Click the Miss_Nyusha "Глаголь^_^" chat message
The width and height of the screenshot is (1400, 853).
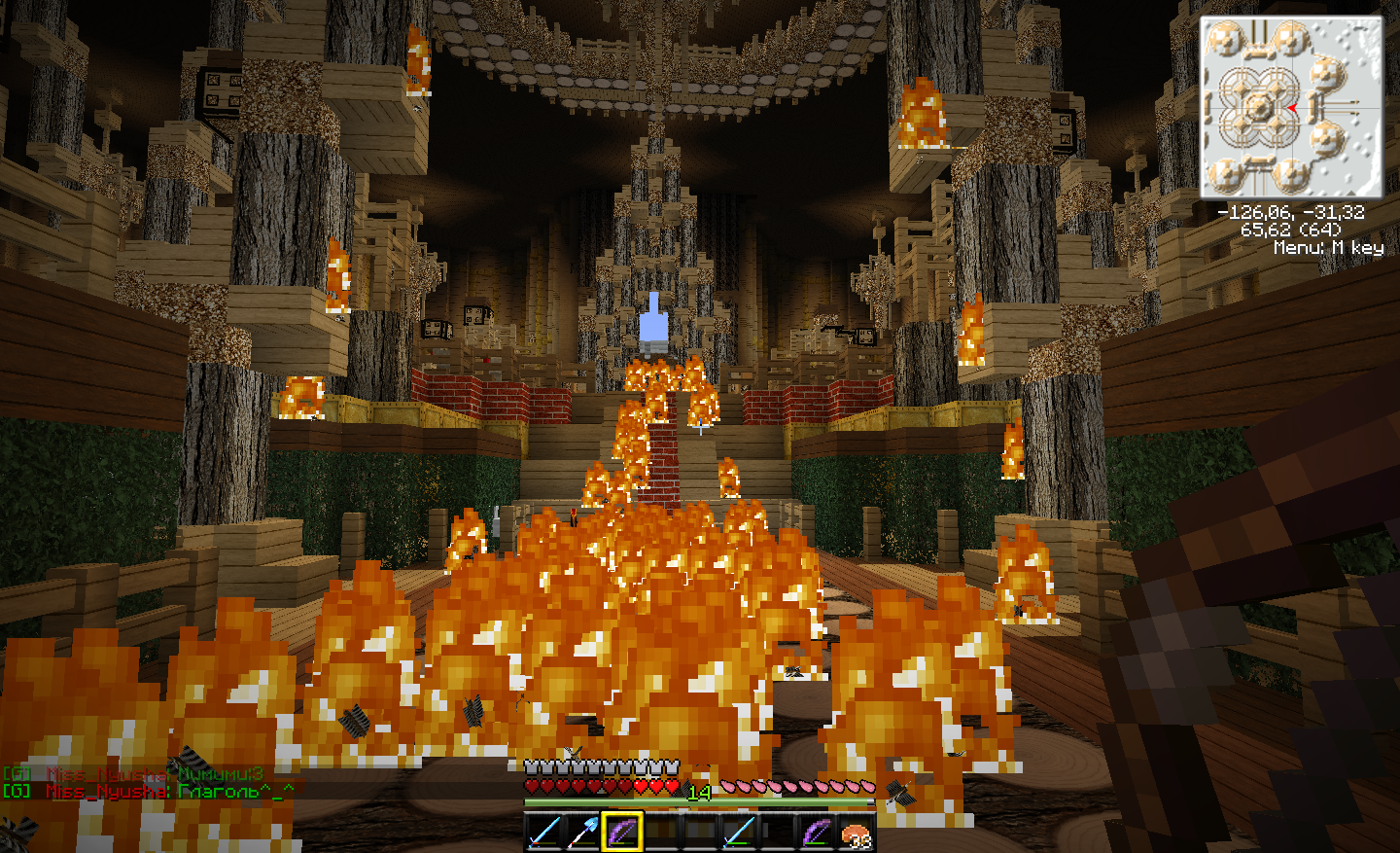(x=148, y=792)
